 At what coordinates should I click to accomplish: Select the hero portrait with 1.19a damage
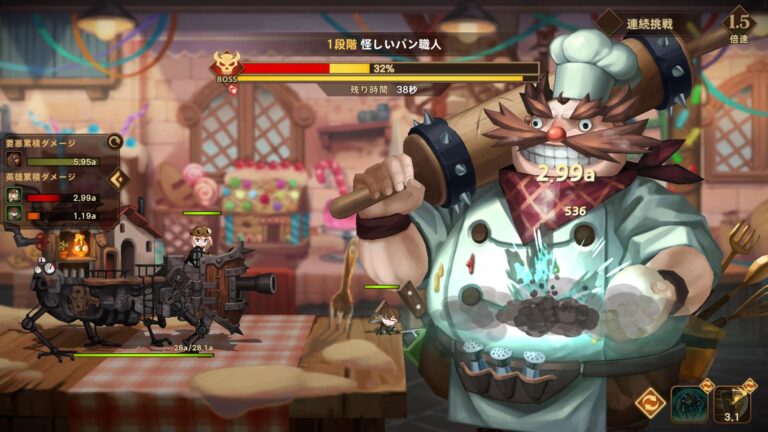[x=15, y=215]
